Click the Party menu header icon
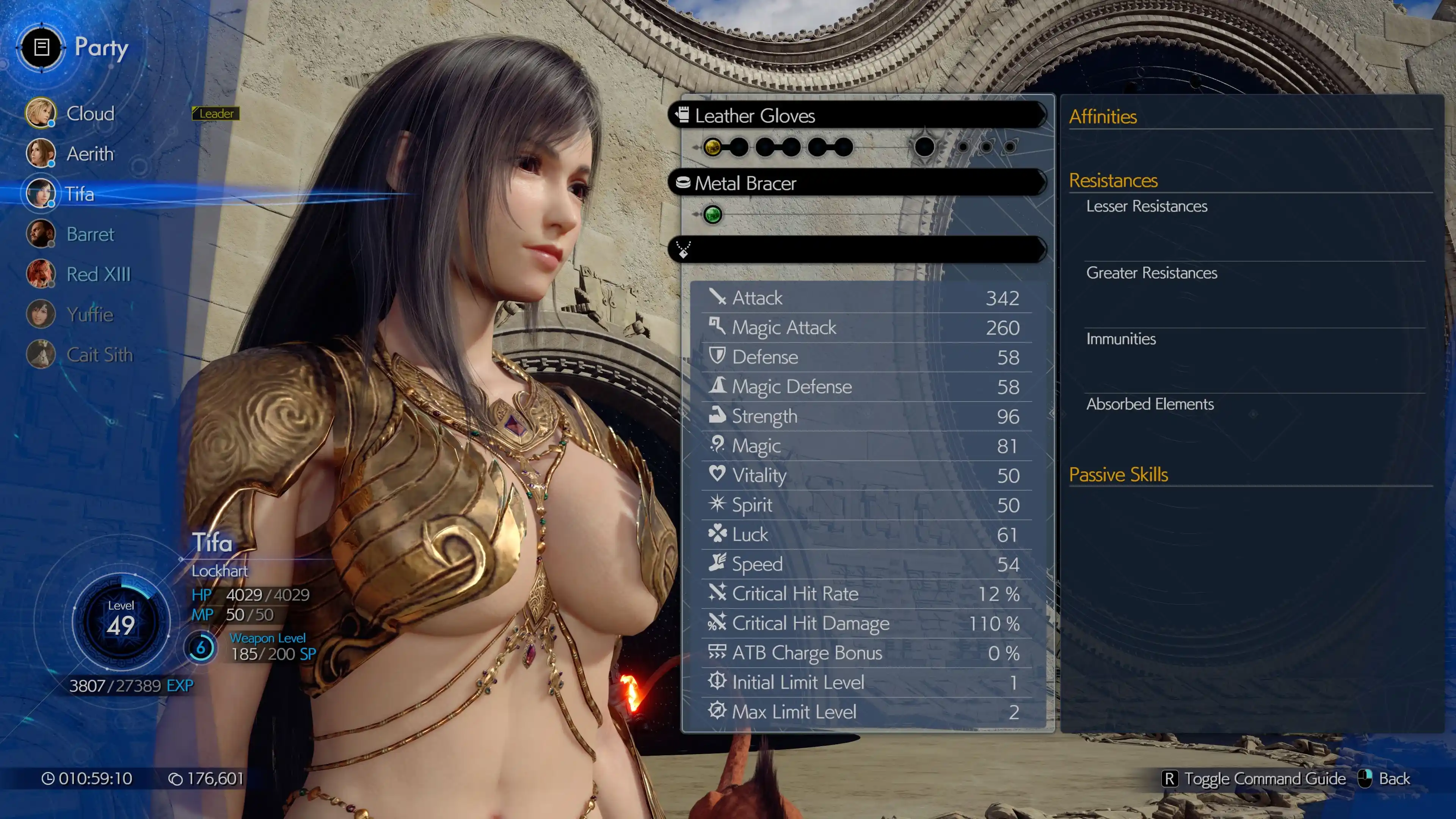This screenshot has width=1456, height=819. [41, 47]
